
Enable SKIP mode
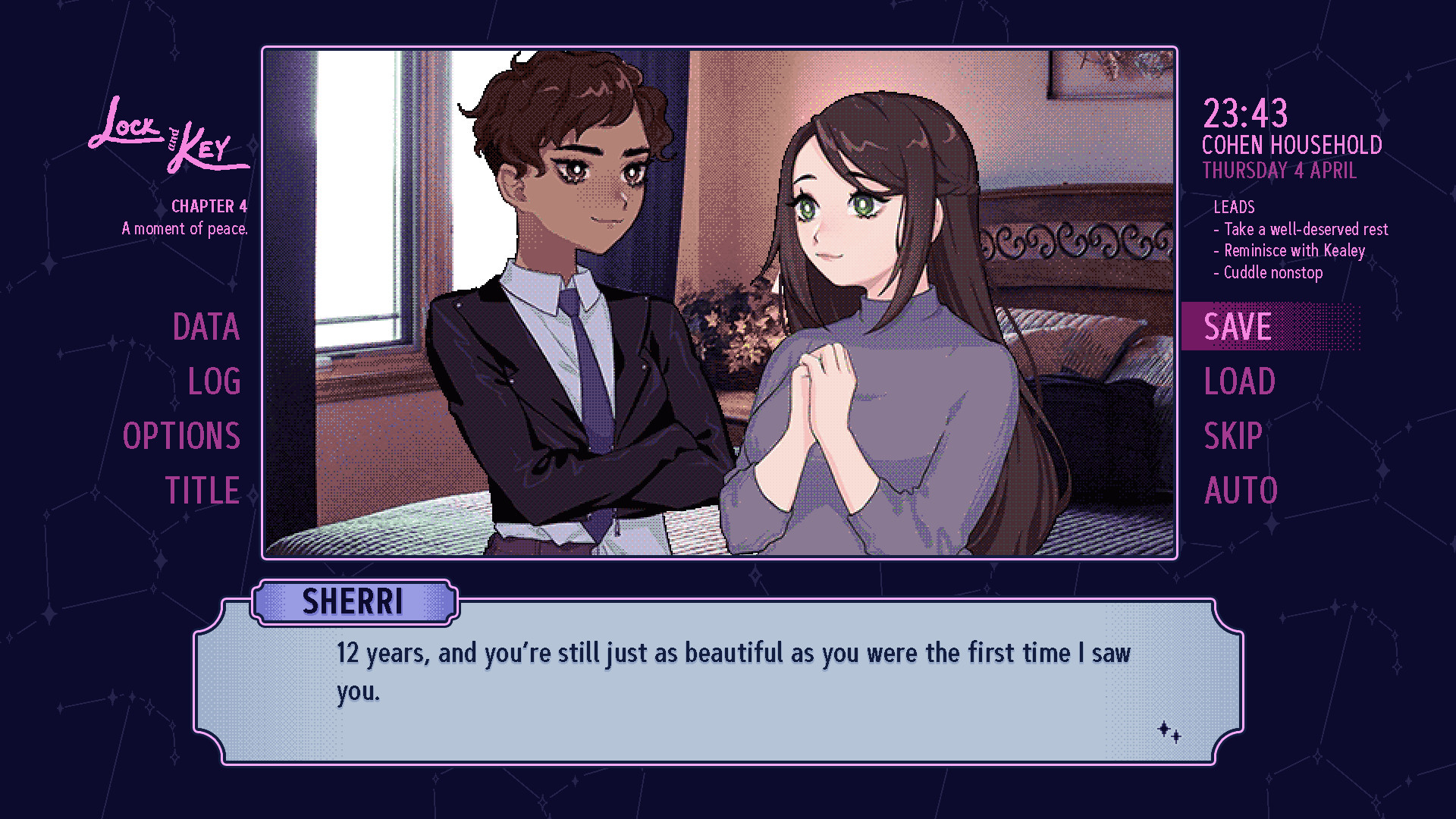(x=1233, y=437)
